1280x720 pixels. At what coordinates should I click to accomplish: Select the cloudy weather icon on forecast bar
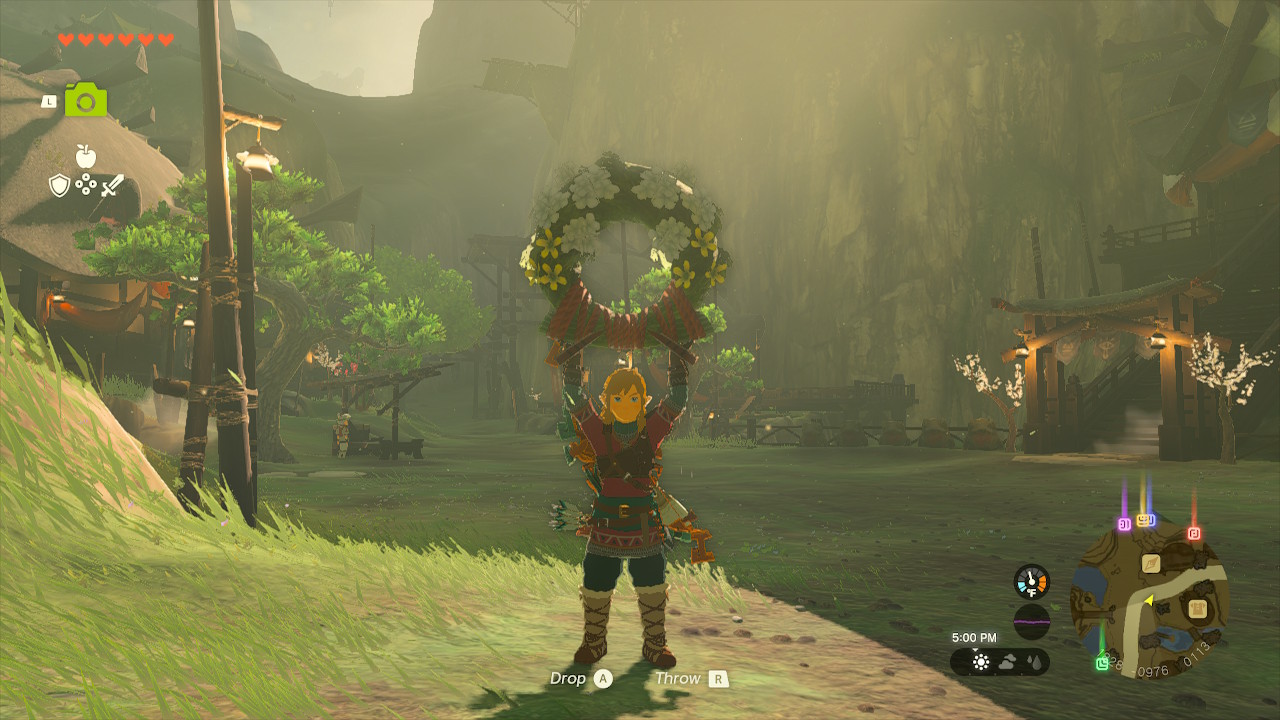1008,661
